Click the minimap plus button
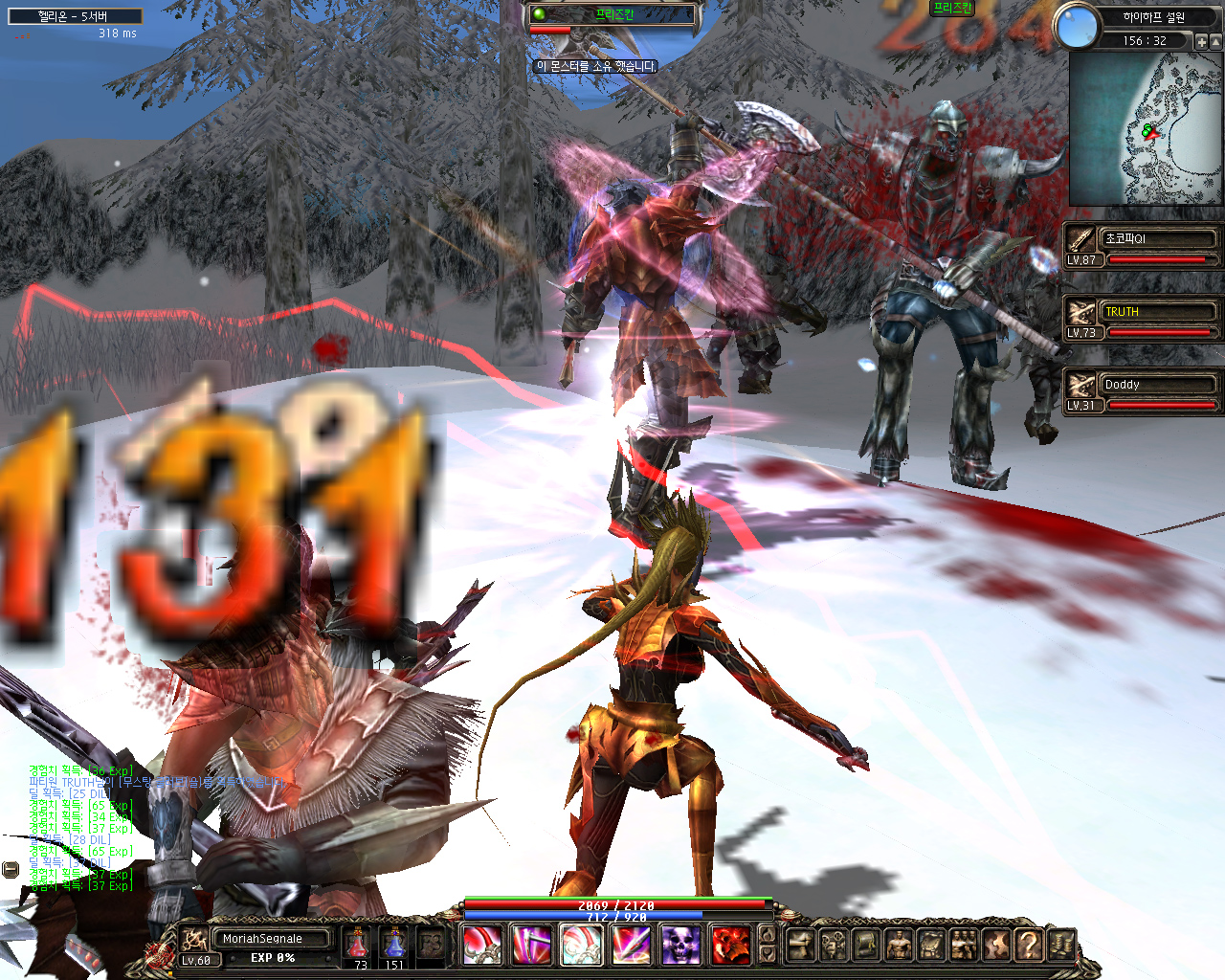This screenshot has height=980, width=1225. (1202, 42)
